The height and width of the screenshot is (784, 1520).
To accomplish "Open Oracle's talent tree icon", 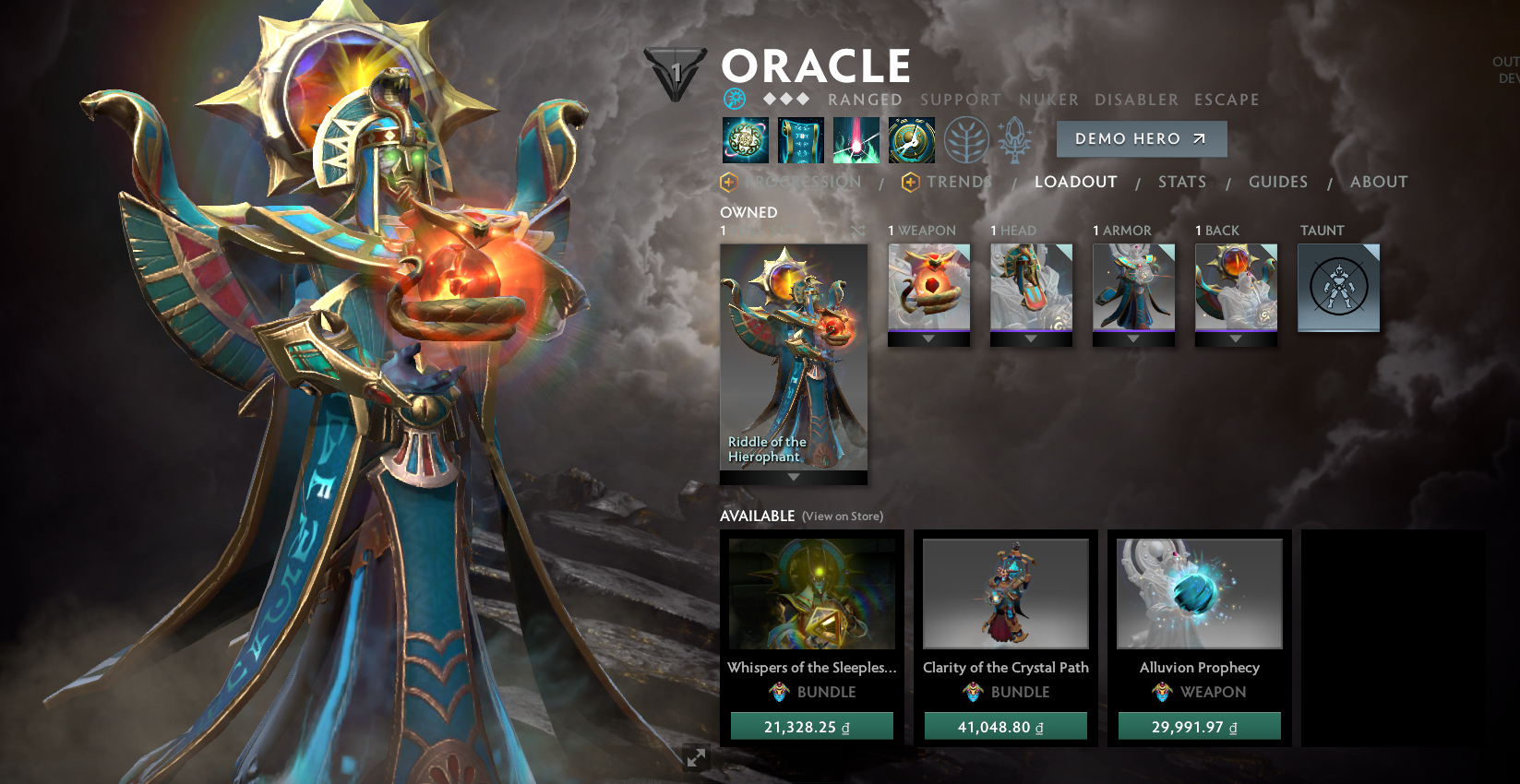I will (965, 139).
